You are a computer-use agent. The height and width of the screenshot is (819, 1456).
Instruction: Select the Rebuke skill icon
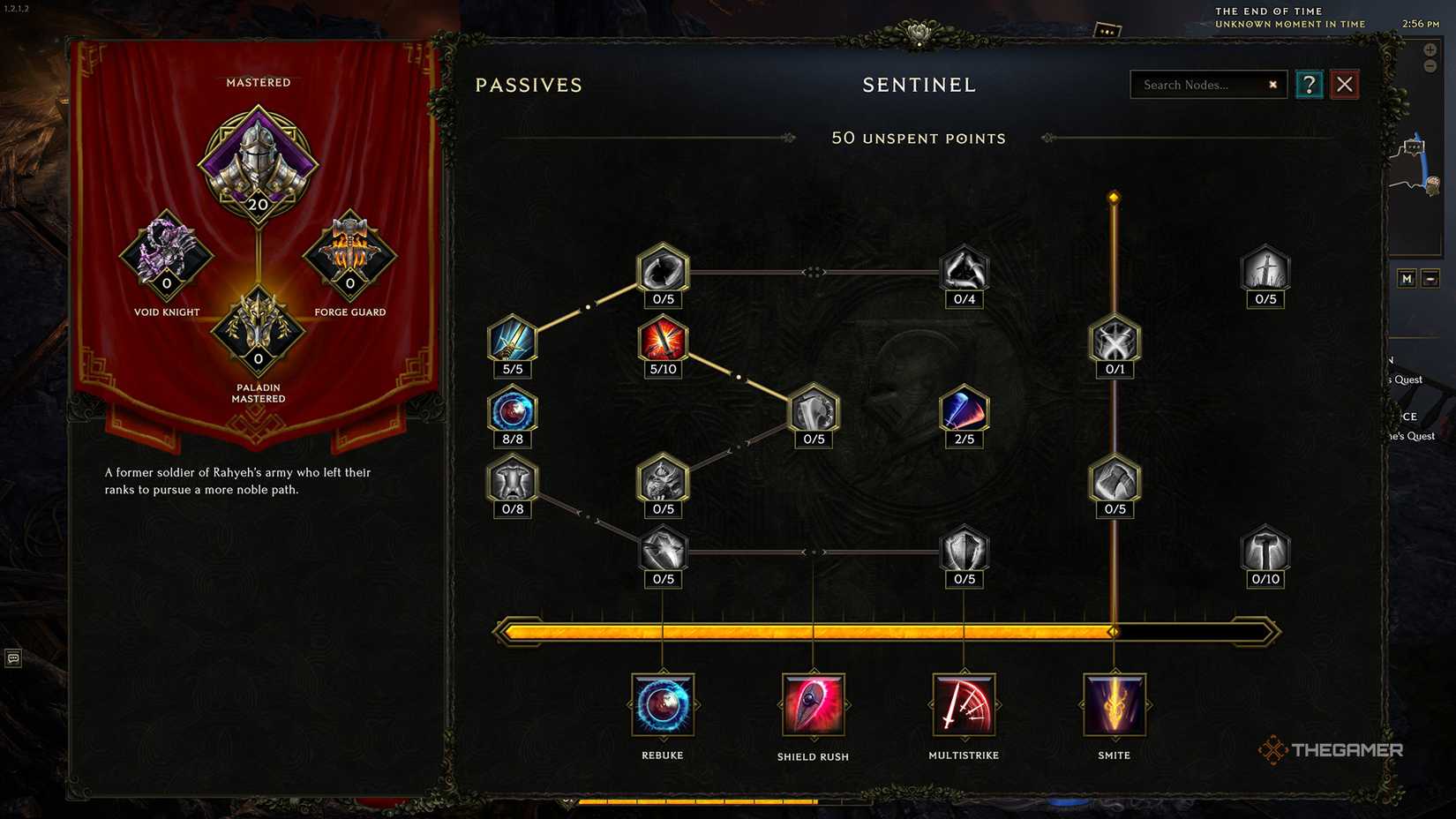tap(663, 706)
